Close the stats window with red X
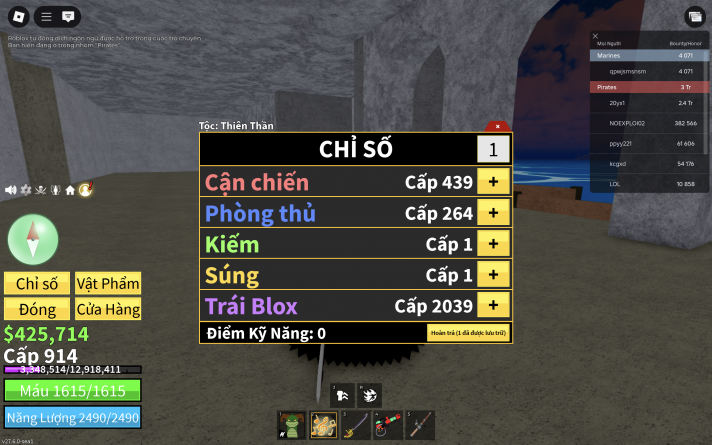 click(x=497, y=126)
